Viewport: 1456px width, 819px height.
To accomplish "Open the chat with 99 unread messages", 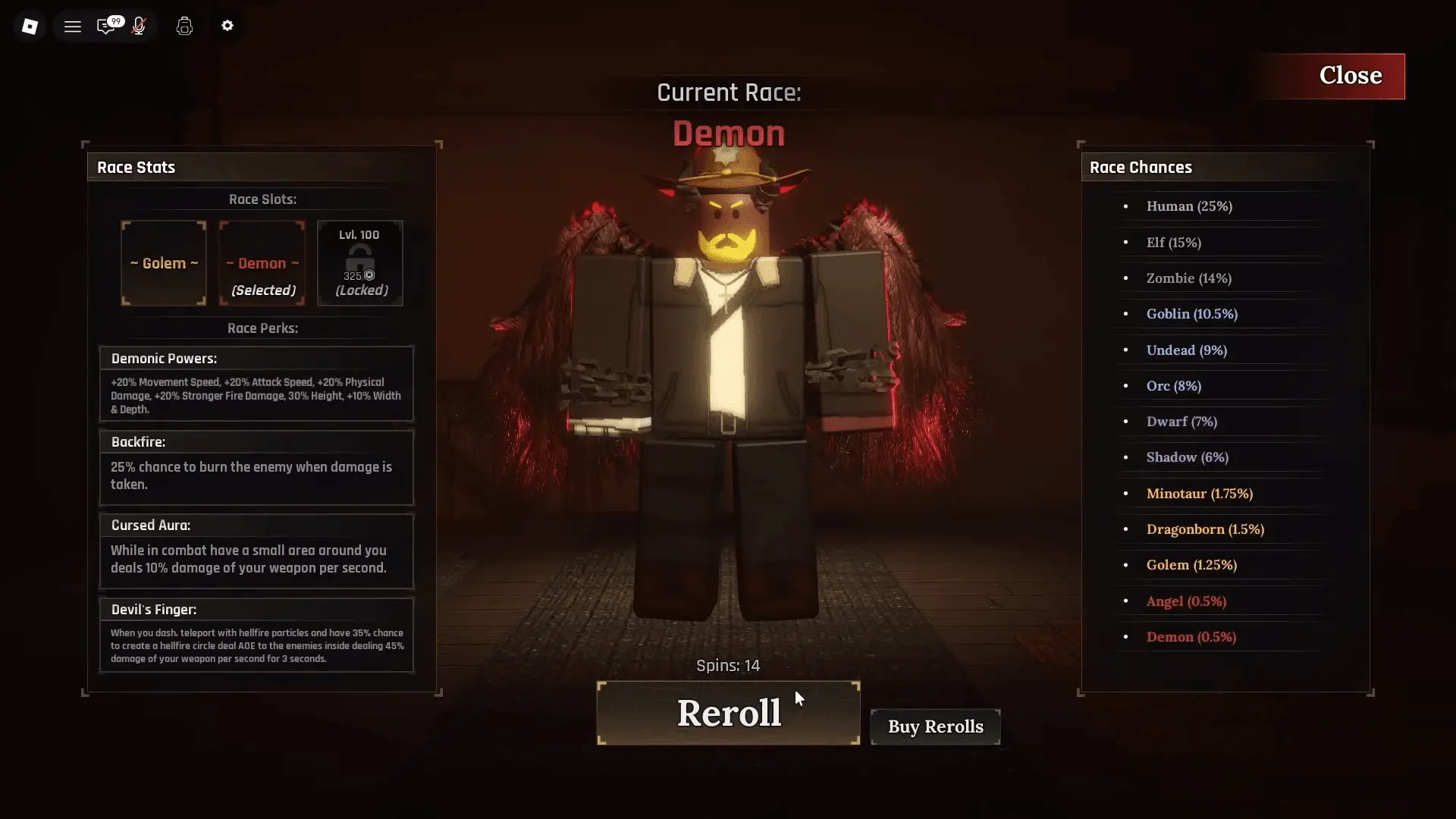I will click(x=107, y=25).
